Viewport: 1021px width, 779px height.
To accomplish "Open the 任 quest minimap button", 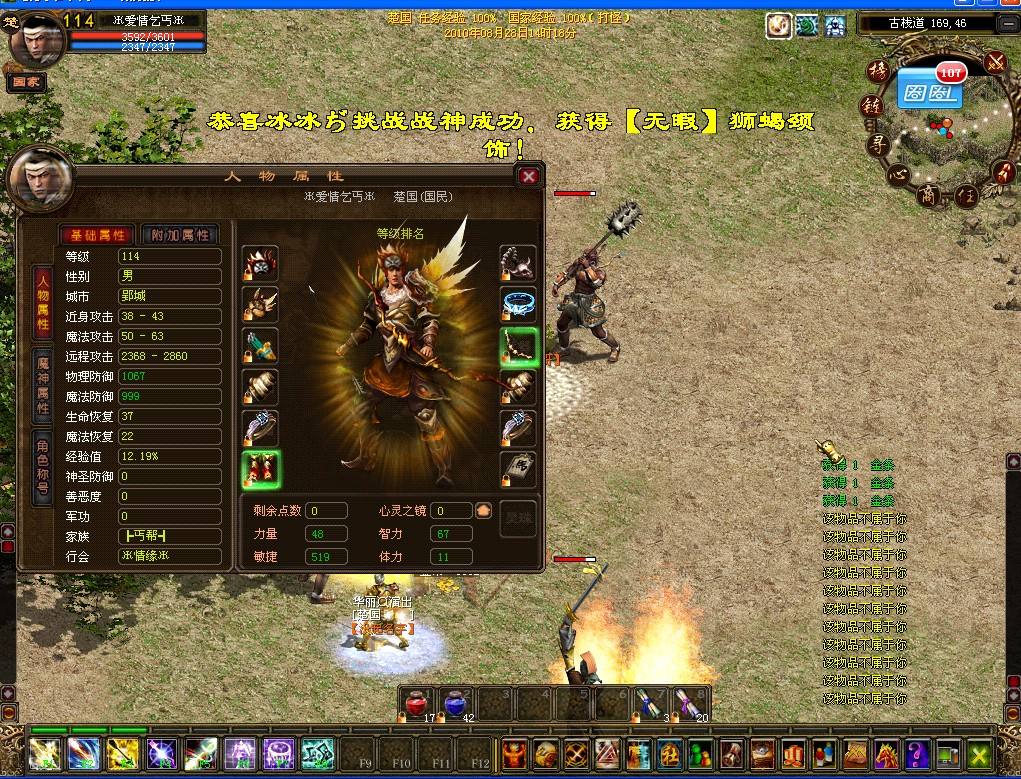I will tap(966, 195).
